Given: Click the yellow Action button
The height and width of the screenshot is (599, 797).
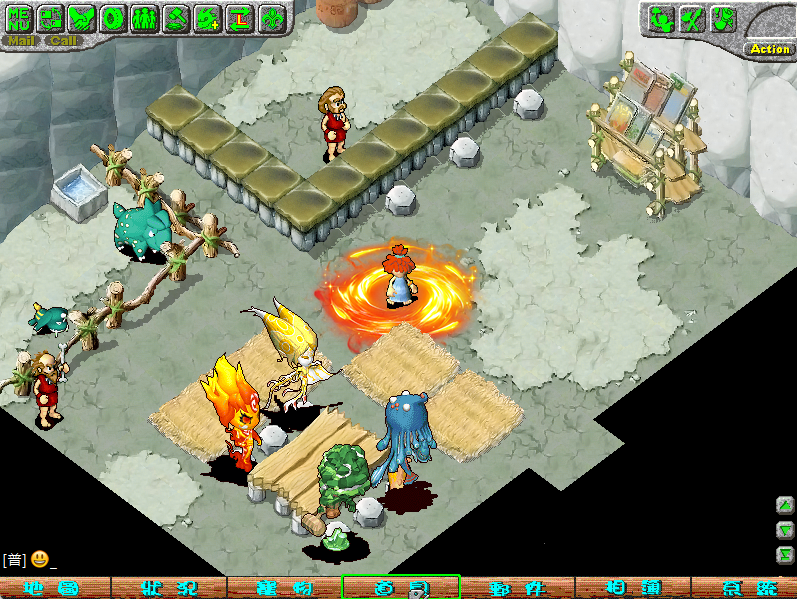Looking at the screenshot, I should coord(769,48).
